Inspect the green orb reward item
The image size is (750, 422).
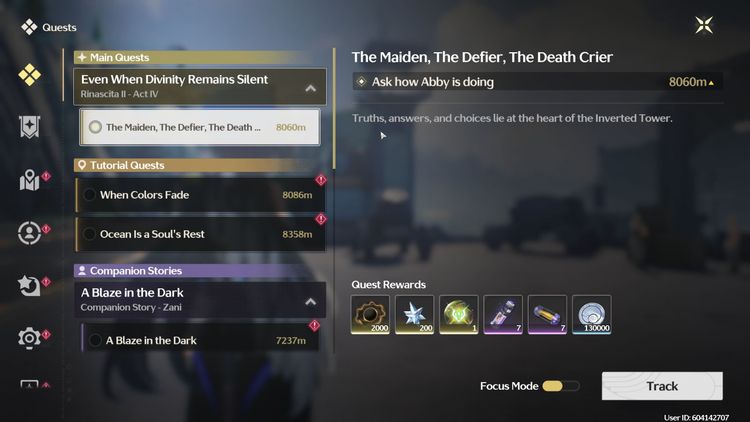click(x=459, y=314)
